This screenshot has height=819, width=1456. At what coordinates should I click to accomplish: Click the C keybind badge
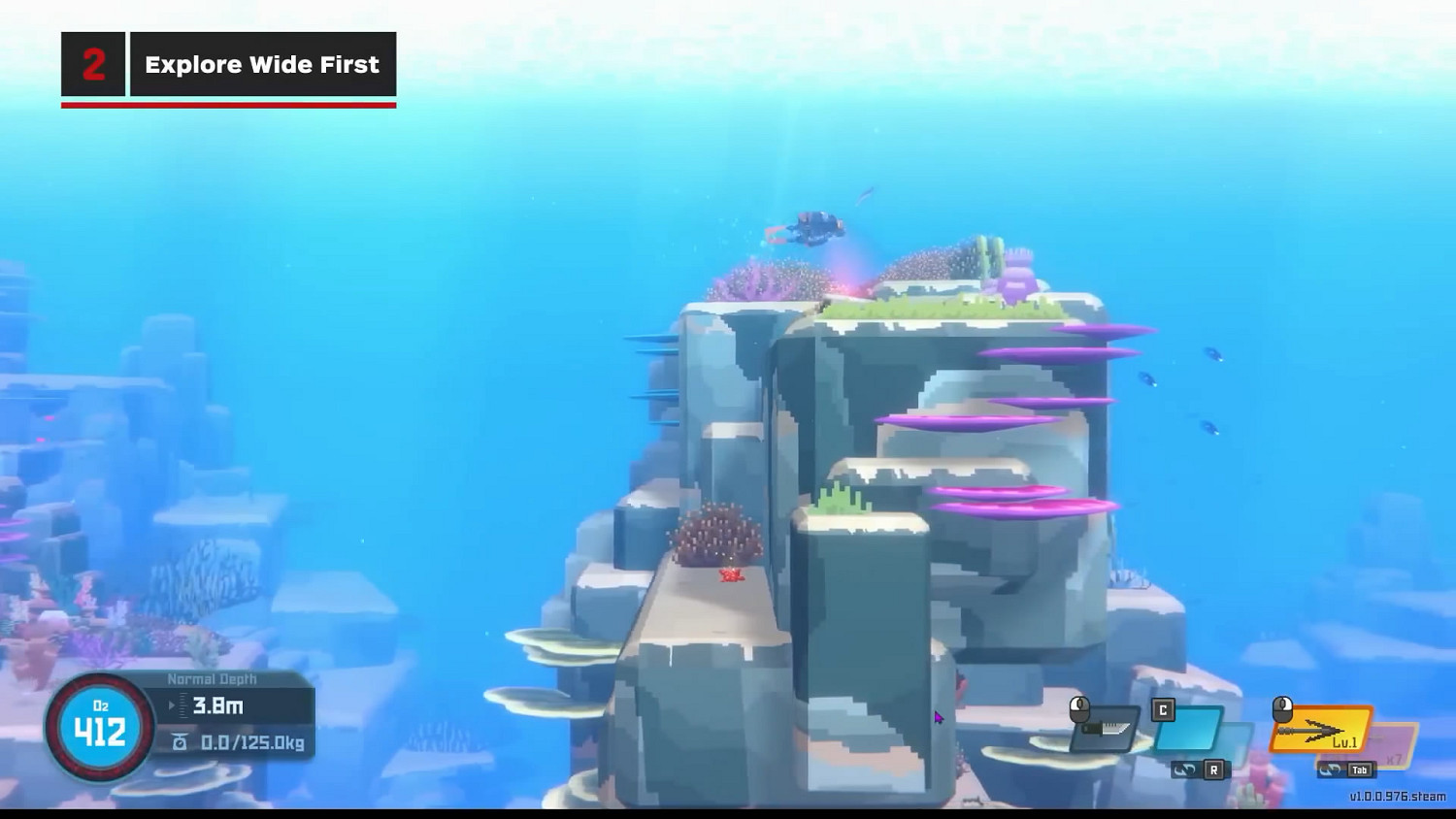(x=1163, y=709)
